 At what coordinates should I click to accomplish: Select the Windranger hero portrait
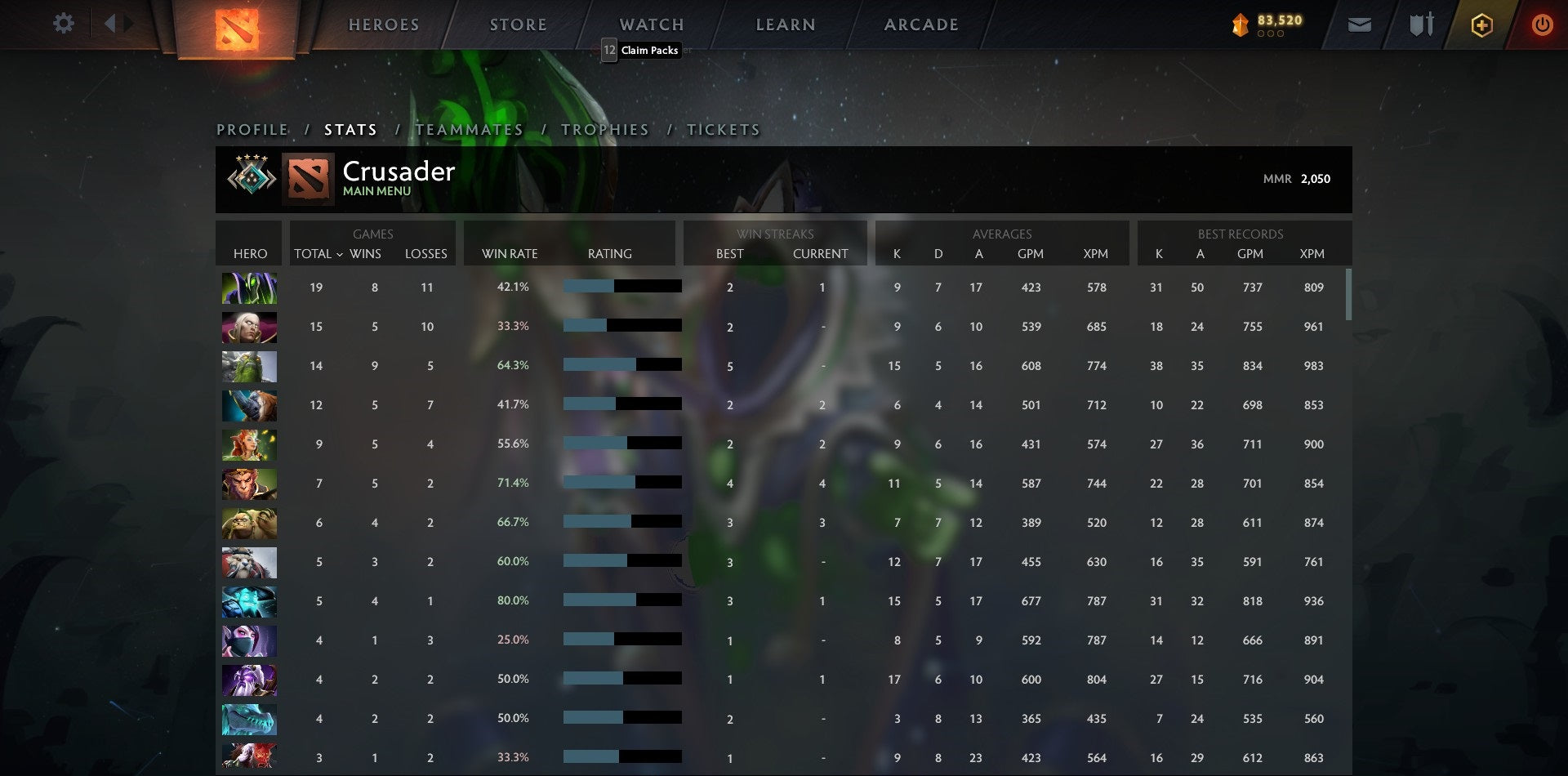248,444
